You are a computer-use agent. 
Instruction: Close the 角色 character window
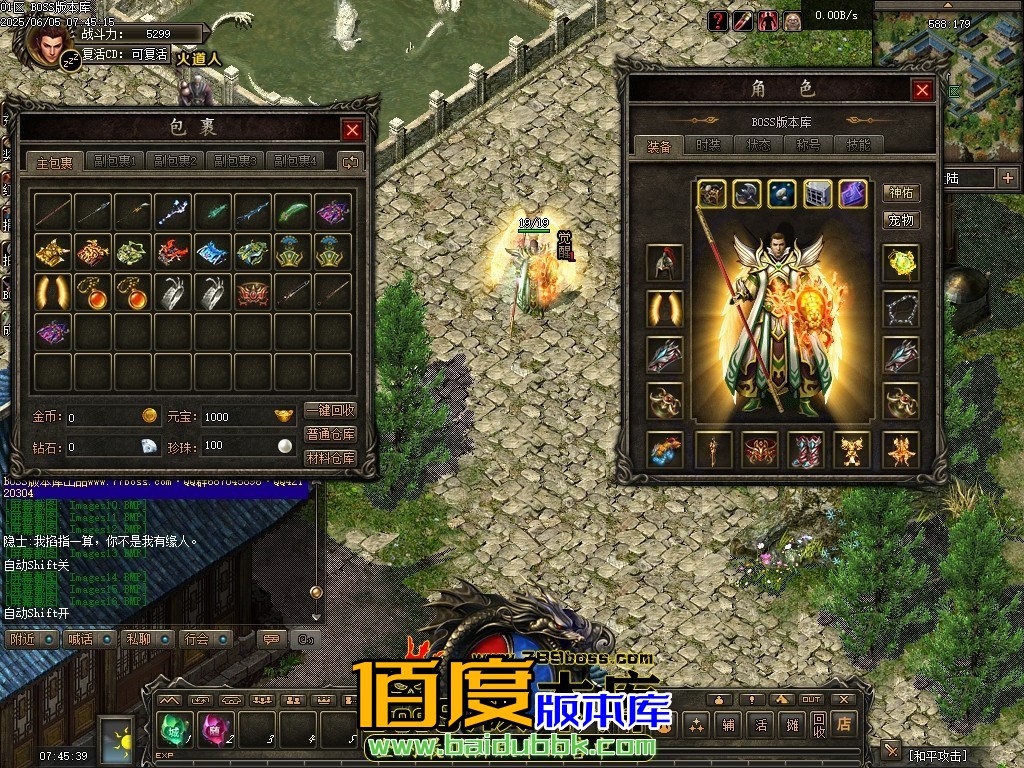922,90
